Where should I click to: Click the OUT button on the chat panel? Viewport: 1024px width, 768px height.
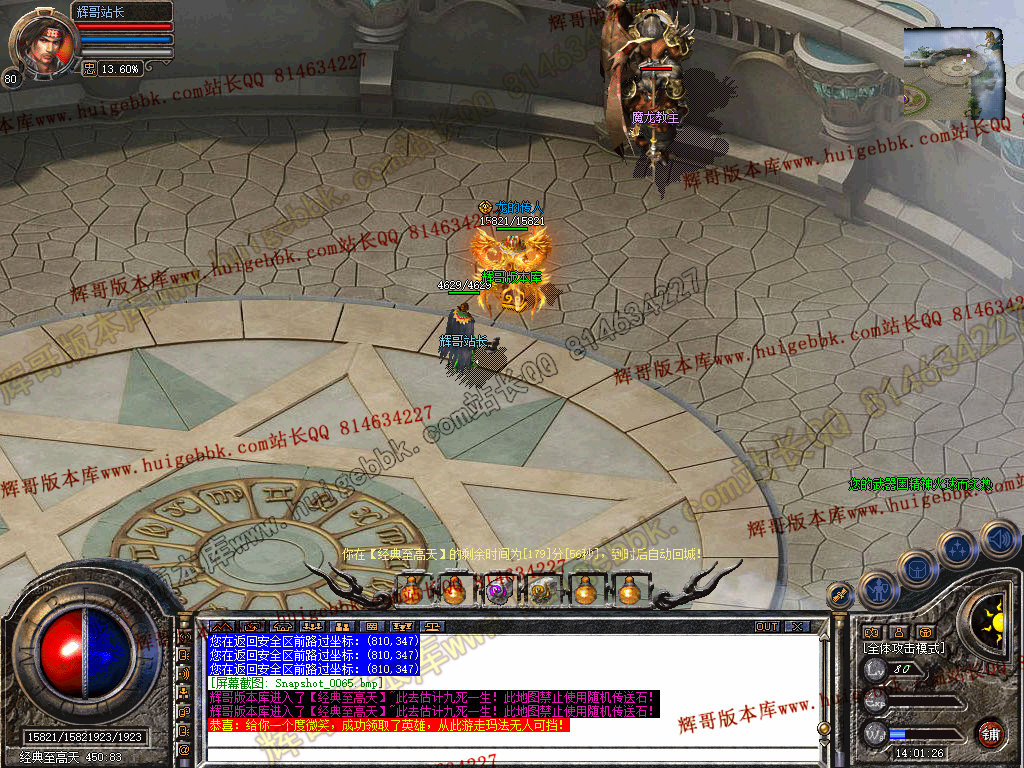[767, 627]
